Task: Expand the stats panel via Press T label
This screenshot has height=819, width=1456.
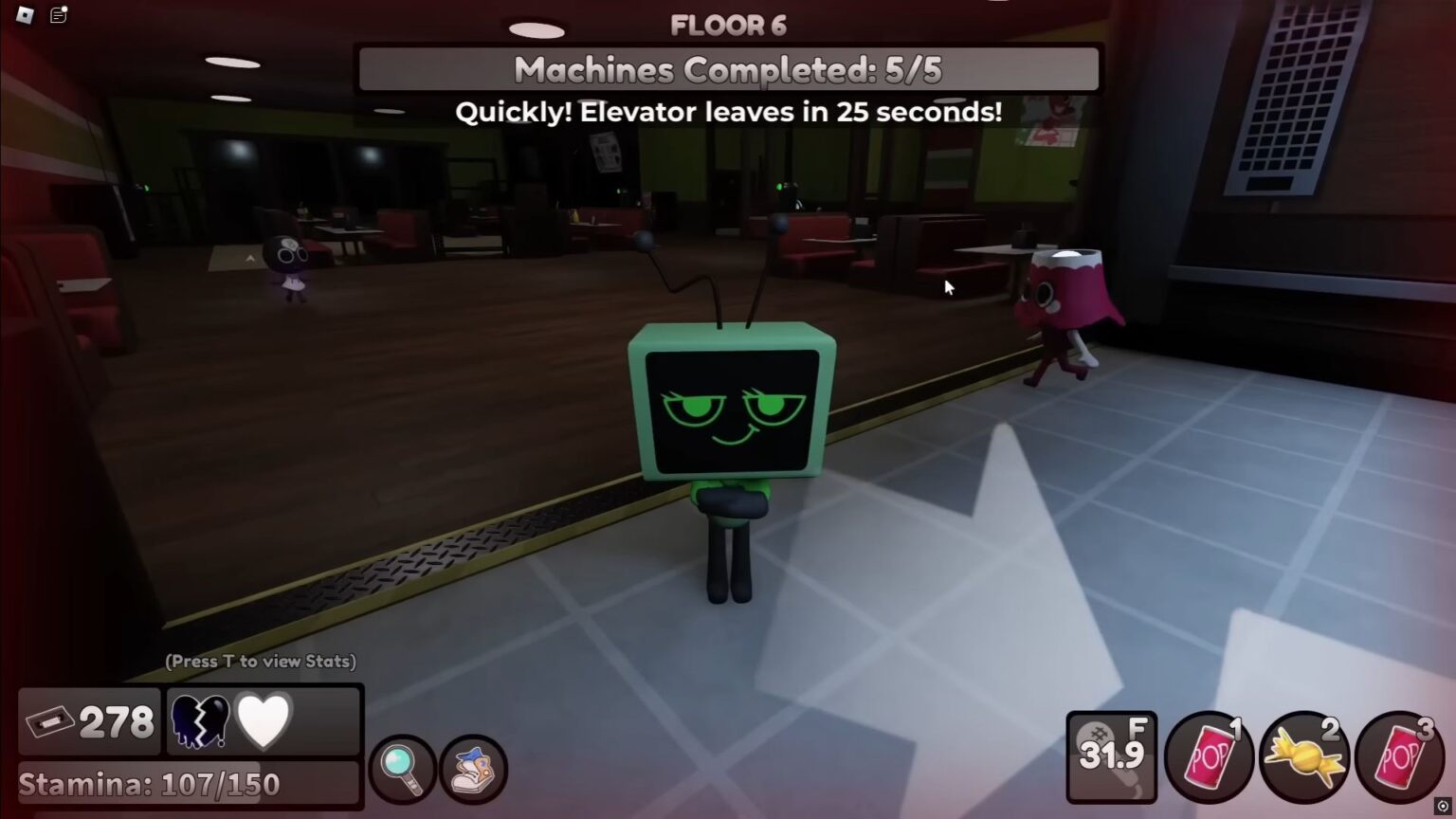Action: tap(260, 662)
